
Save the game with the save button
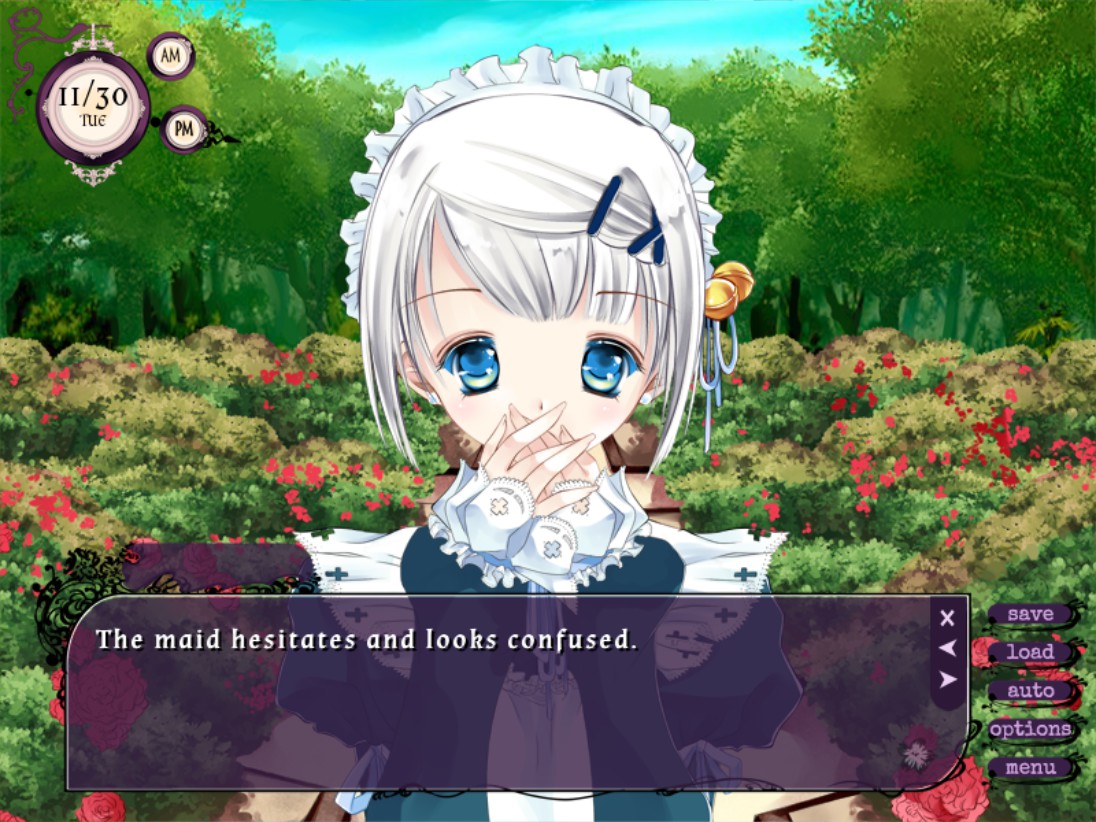click(1030, 614)
